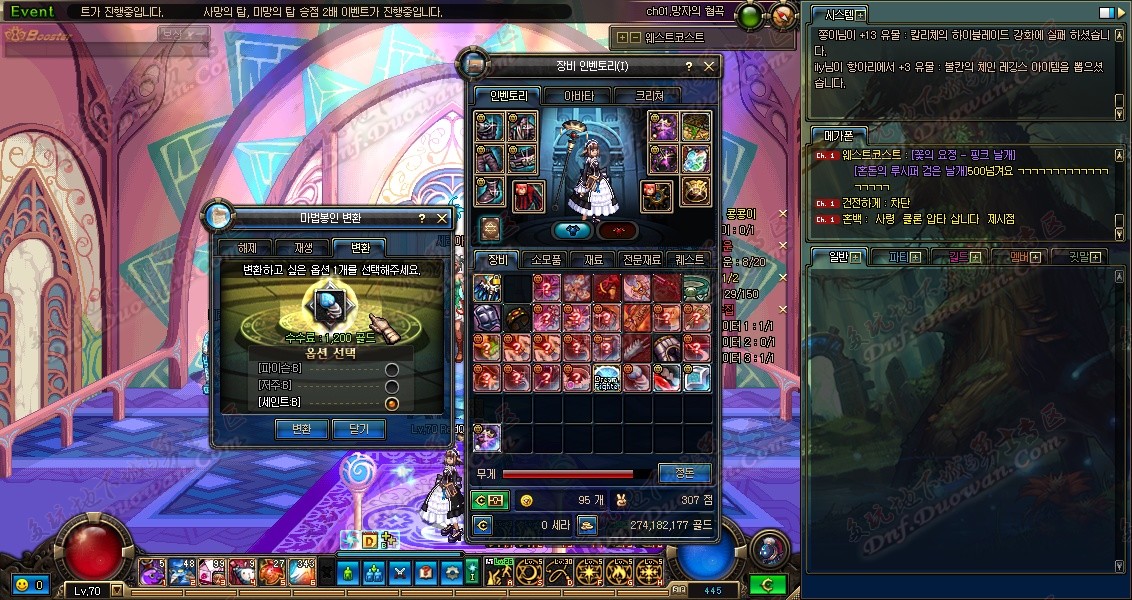
Task: Show the 전문재료 item tab
Action: click(641, 259)
